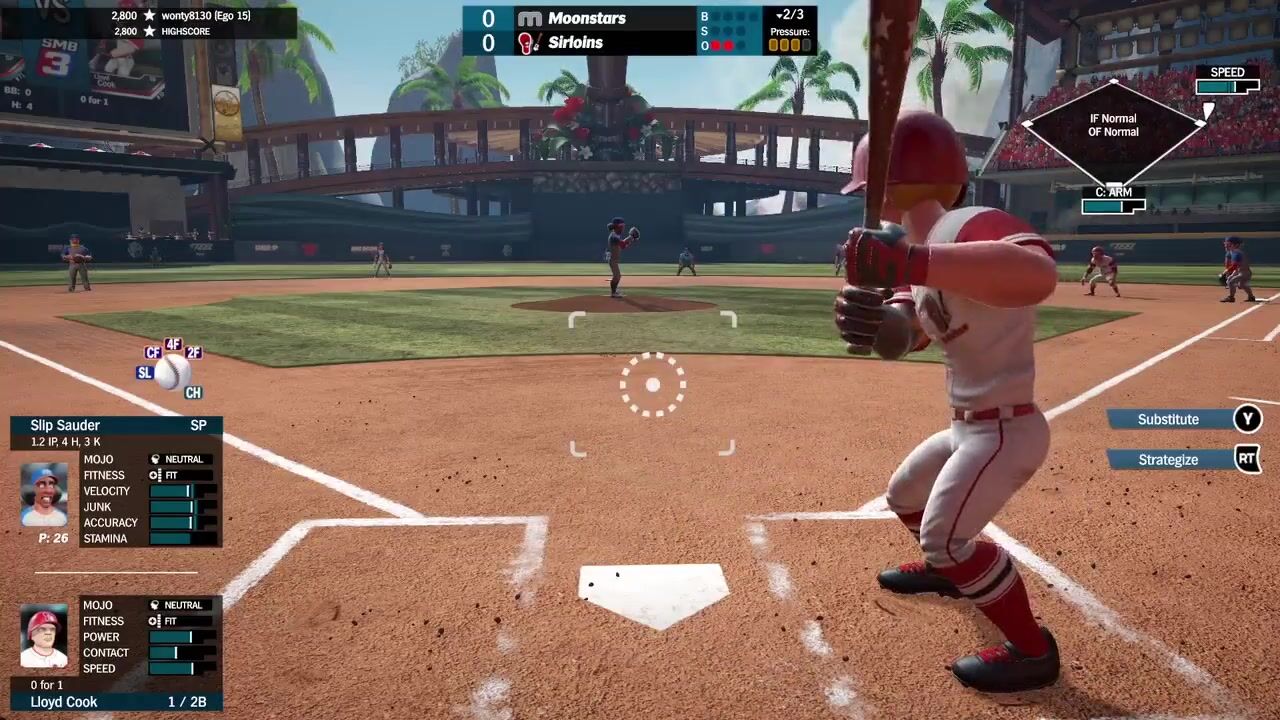This screenshot has height=720, width=1280.
Task: Pick the CH changeup pitch label
Action: point(193,393)
